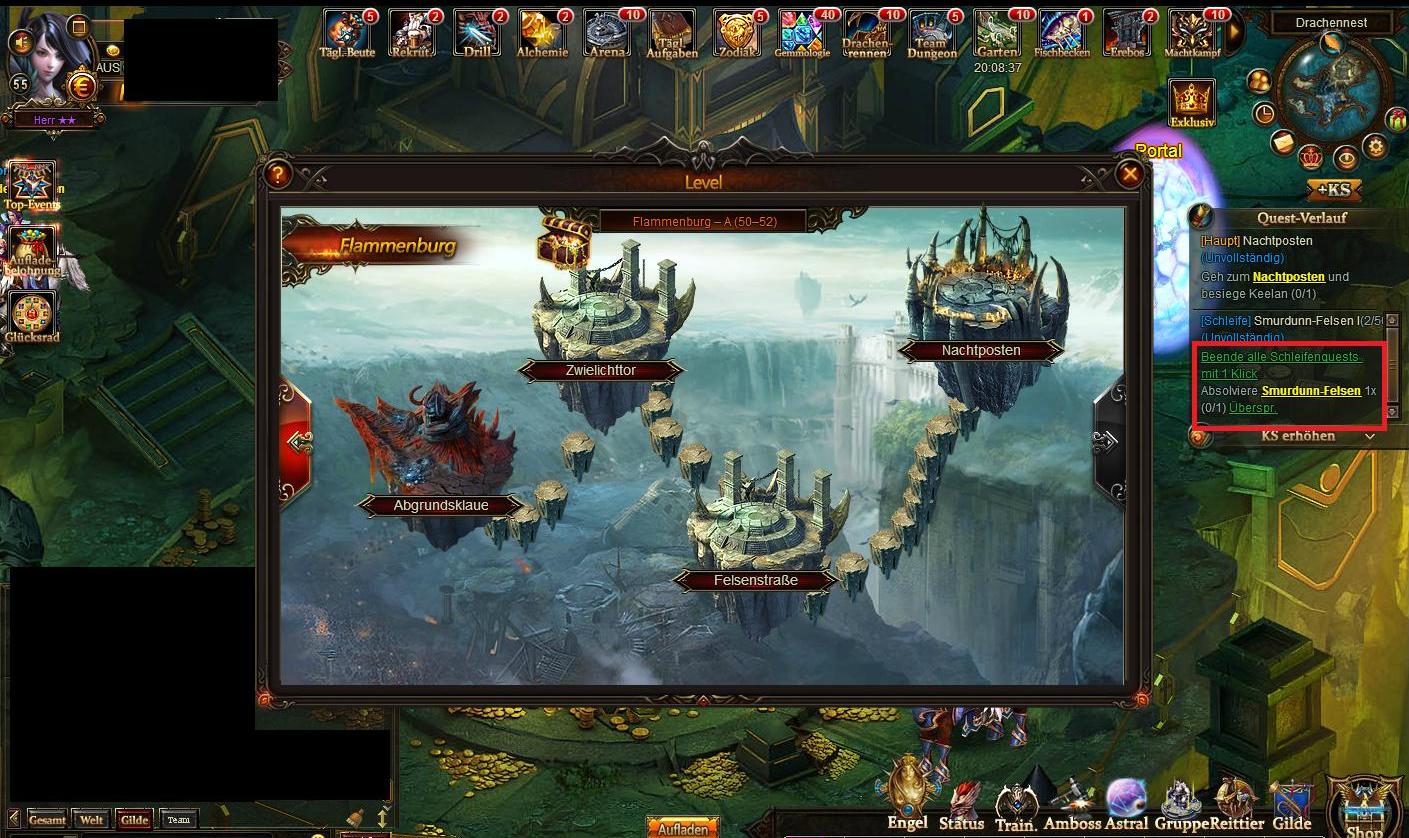1409x838 pixels.
Task: Go to the next level map page
Action: click(x=1106, y=441)
